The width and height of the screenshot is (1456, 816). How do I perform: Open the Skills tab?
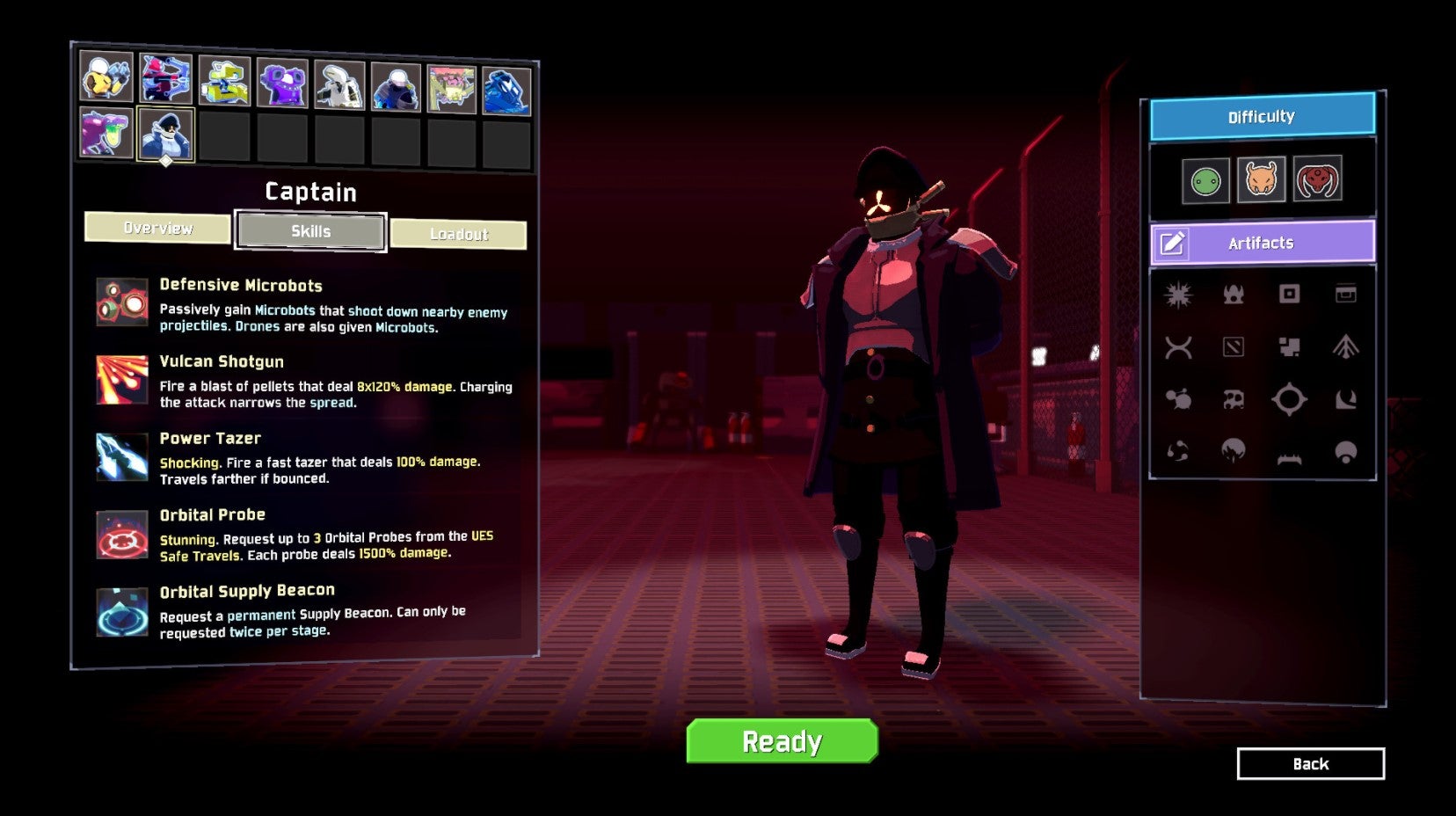click(309, 231)
